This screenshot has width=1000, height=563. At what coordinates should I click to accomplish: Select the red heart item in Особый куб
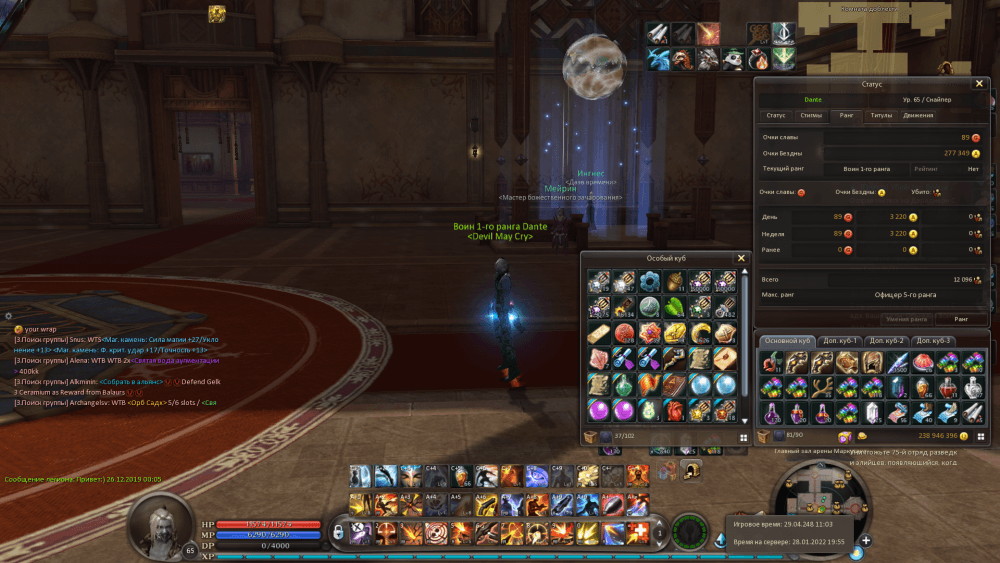point(675,409)
